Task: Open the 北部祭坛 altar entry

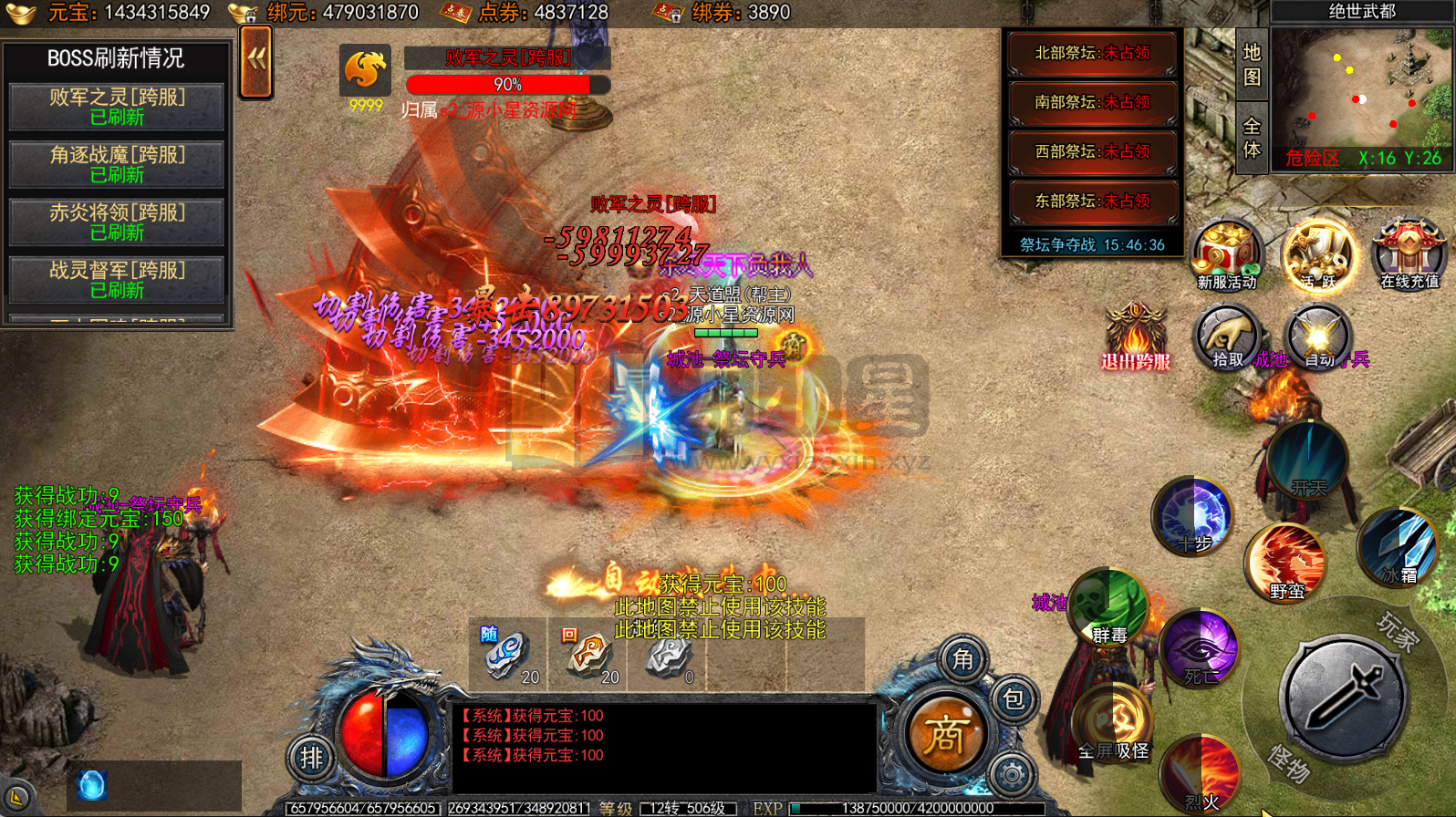Action: (1092, 54)
